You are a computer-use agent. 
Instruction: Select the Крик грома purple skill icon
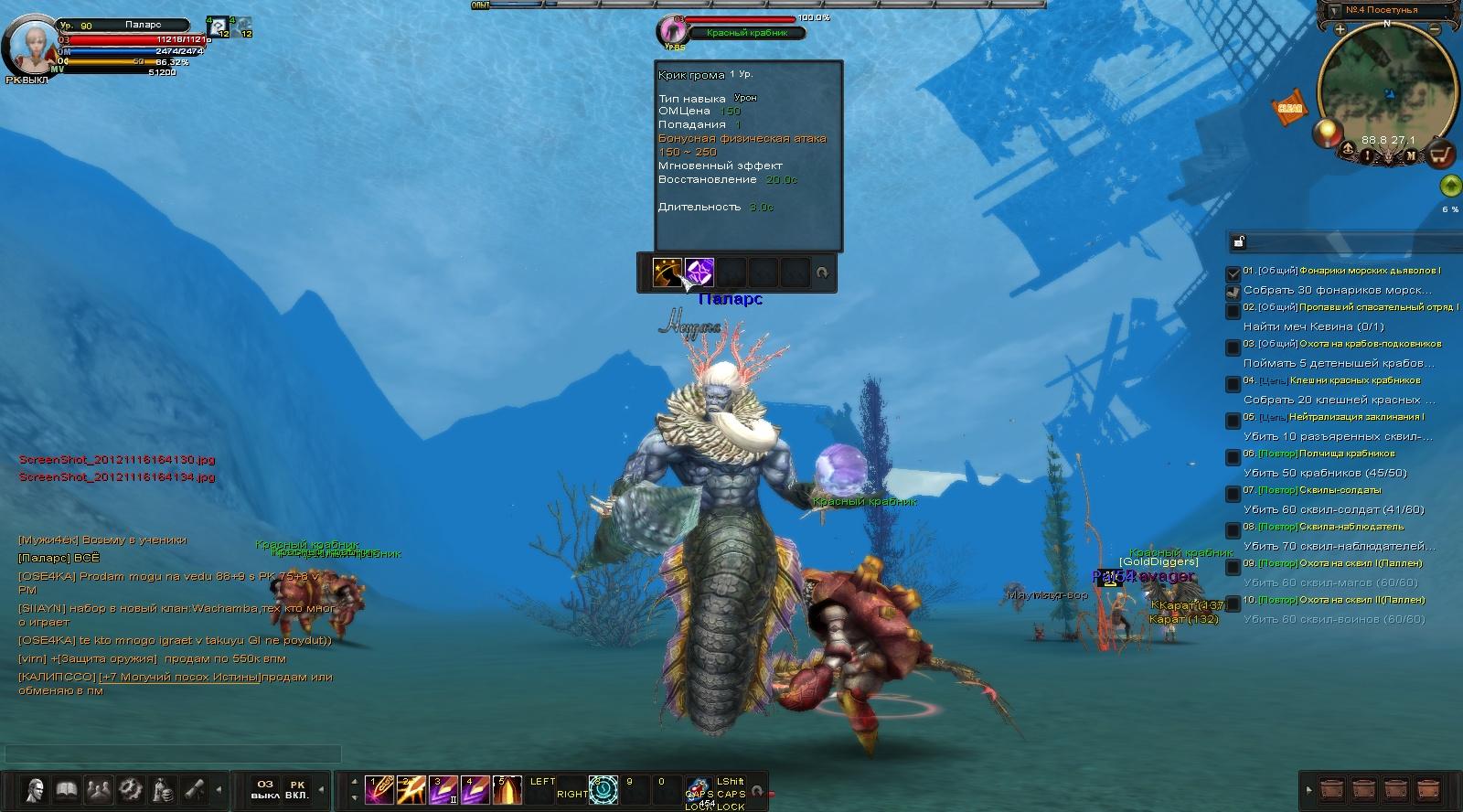click(699, 272)
